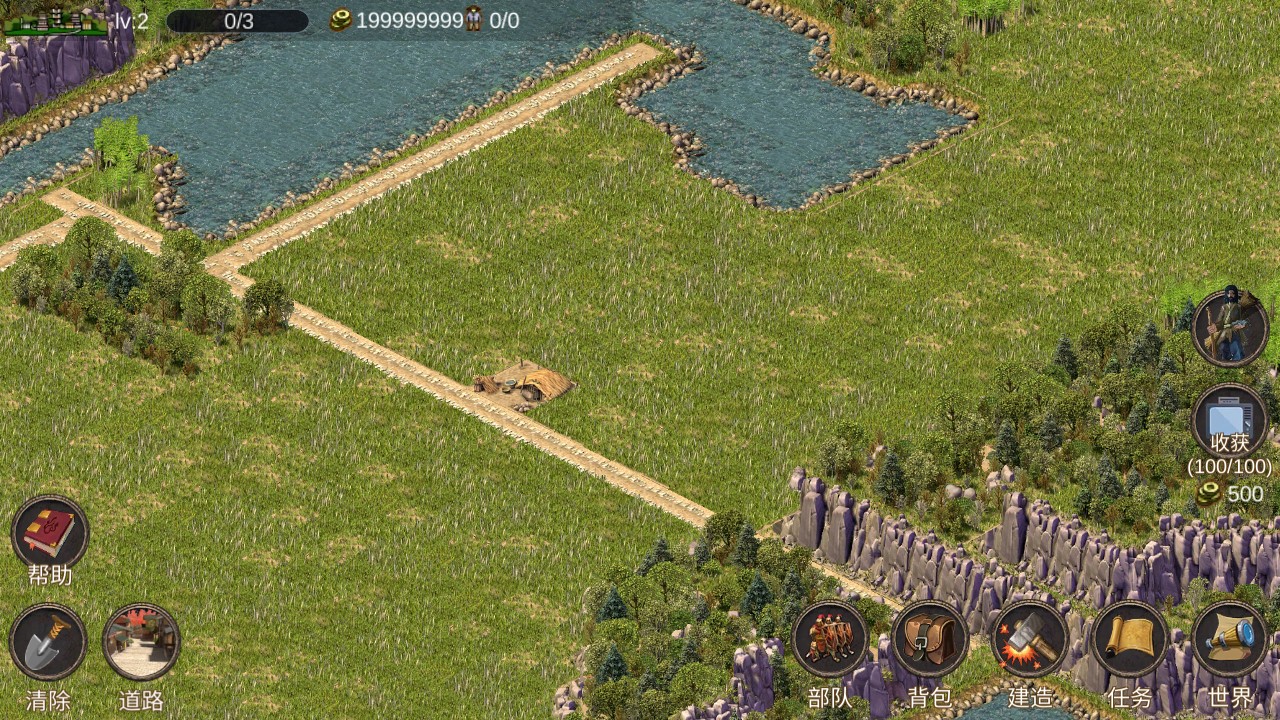Collect the 收获 harvest rewards
1280x720 pixels.
point(1230,421)
